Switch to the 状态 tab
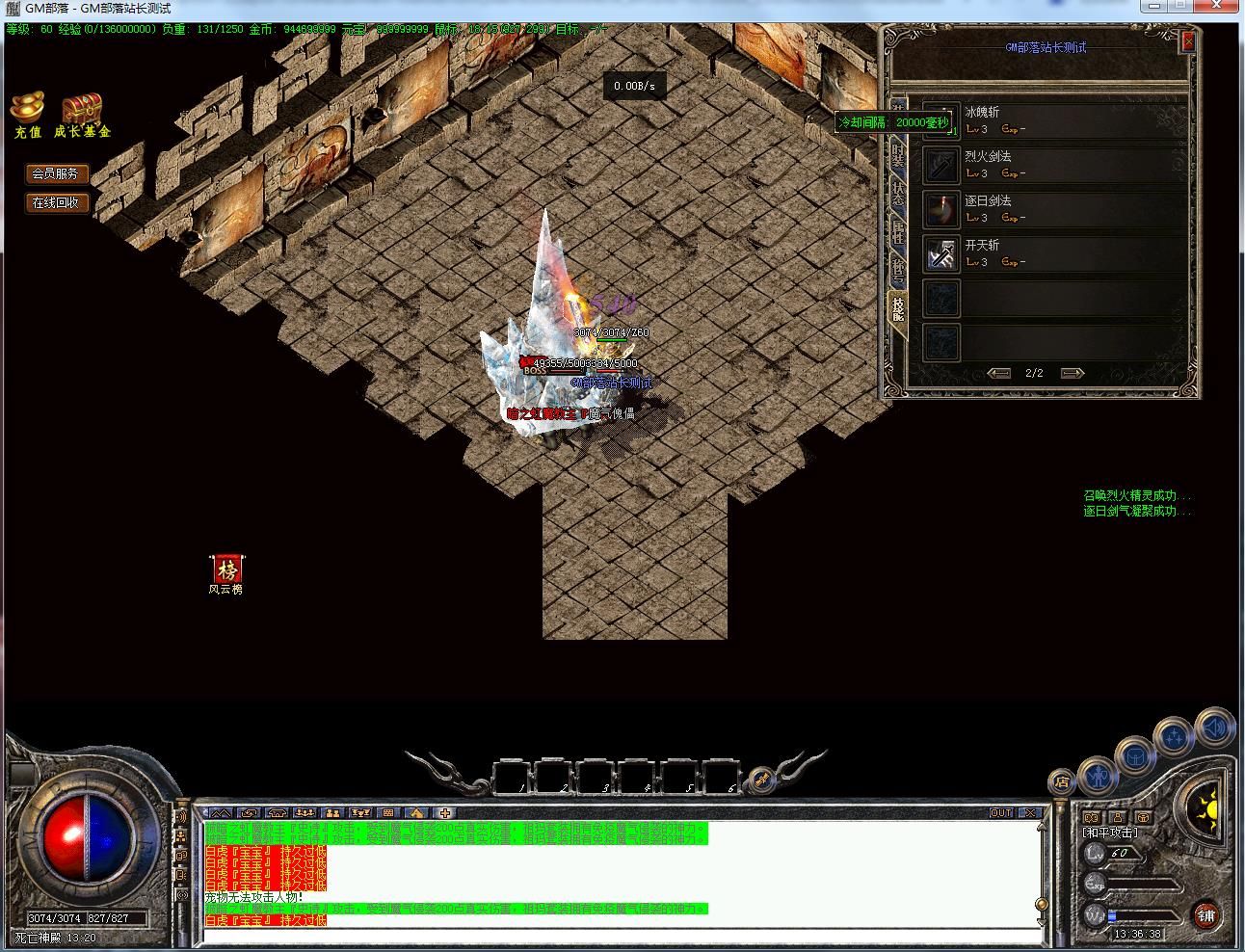 click(898, 193)
